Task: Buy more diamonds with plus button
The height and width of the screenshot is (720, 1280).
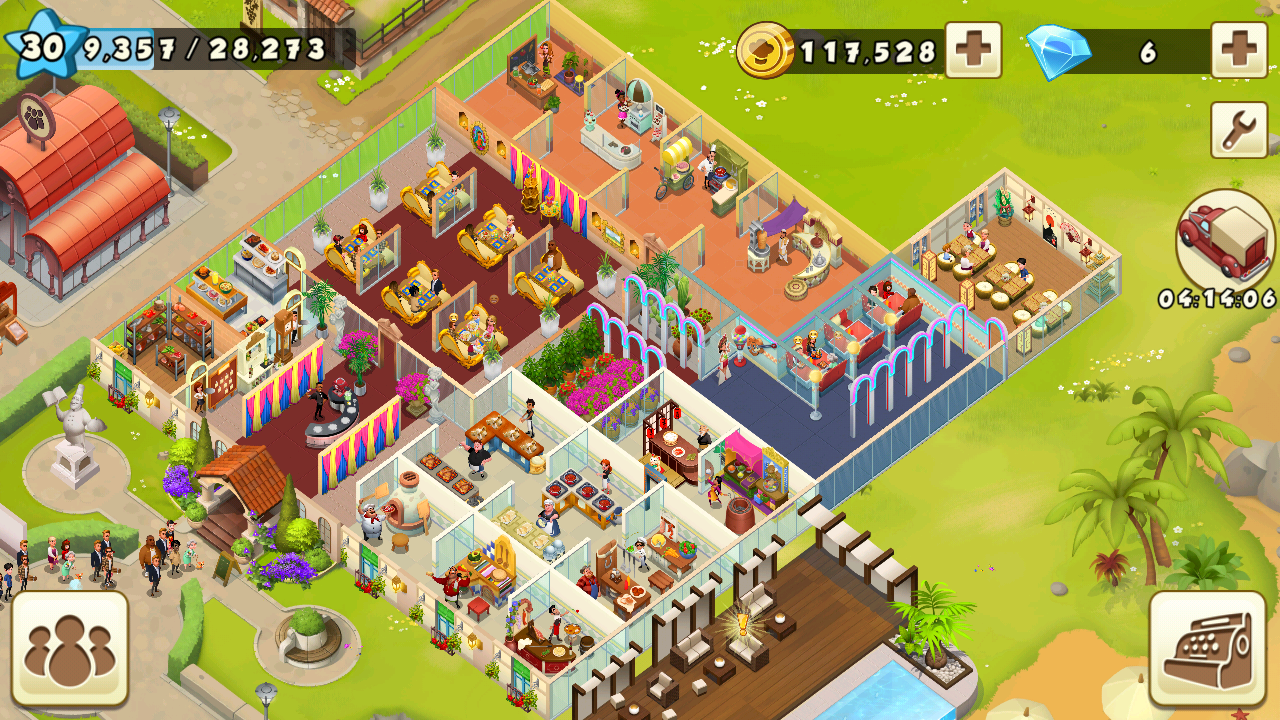Action: click(x=1239, y=50)
